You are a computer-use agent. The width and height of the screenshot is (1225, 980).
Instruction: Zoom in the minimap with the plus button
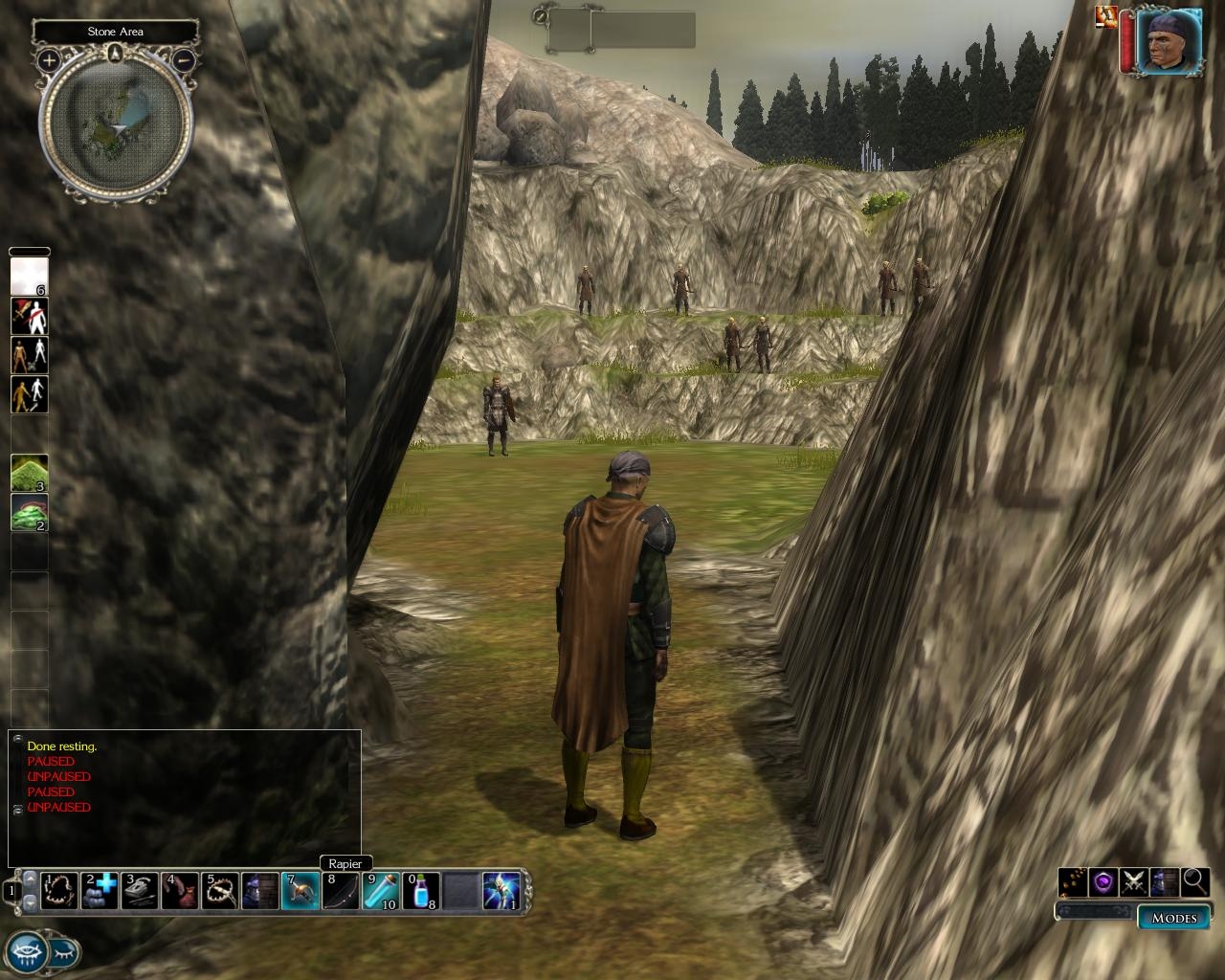pos(49,60)
